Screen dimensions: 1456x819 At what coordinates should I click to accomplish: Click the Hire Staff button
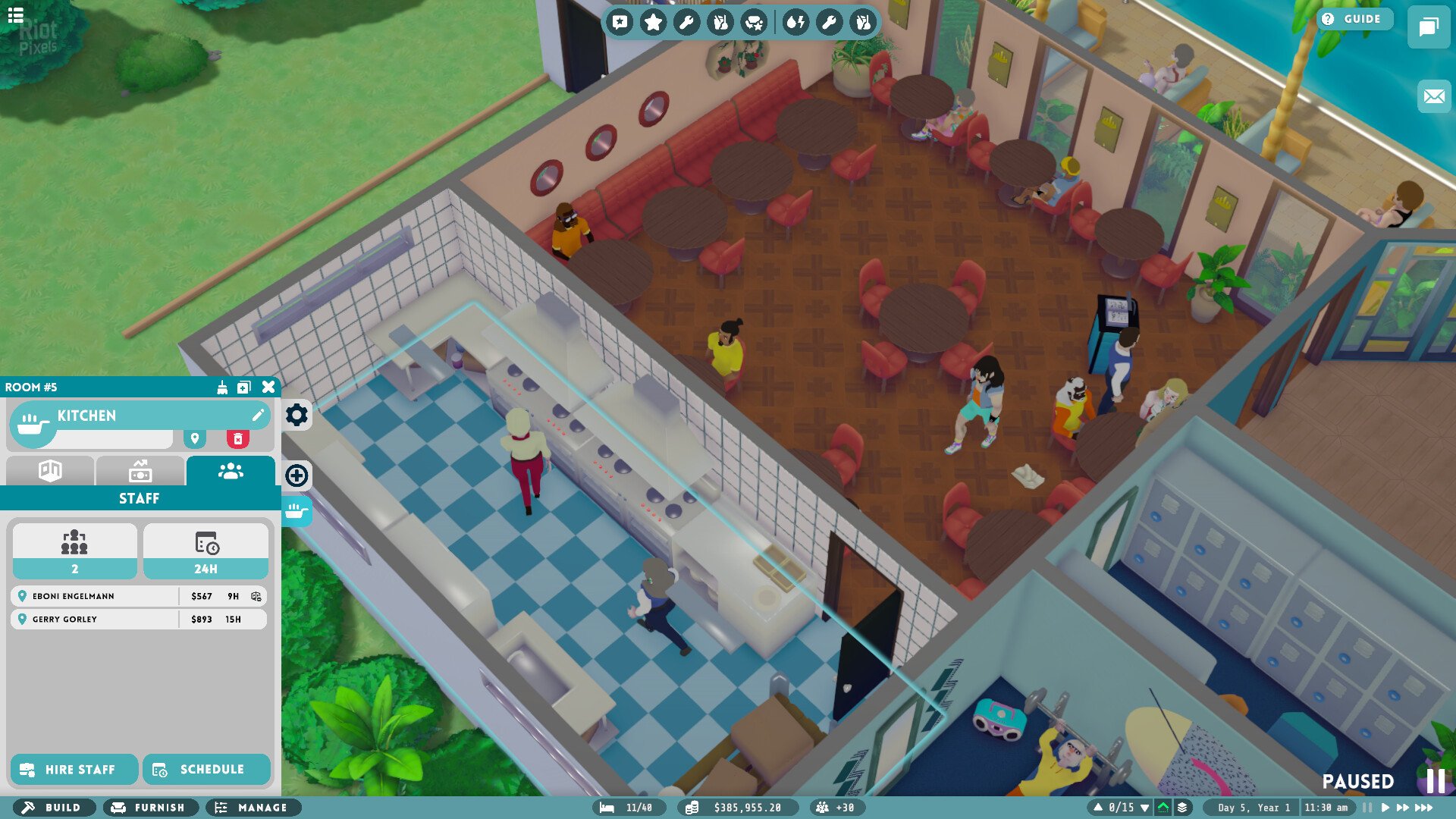pyautogui.click(x=74, y=769)
